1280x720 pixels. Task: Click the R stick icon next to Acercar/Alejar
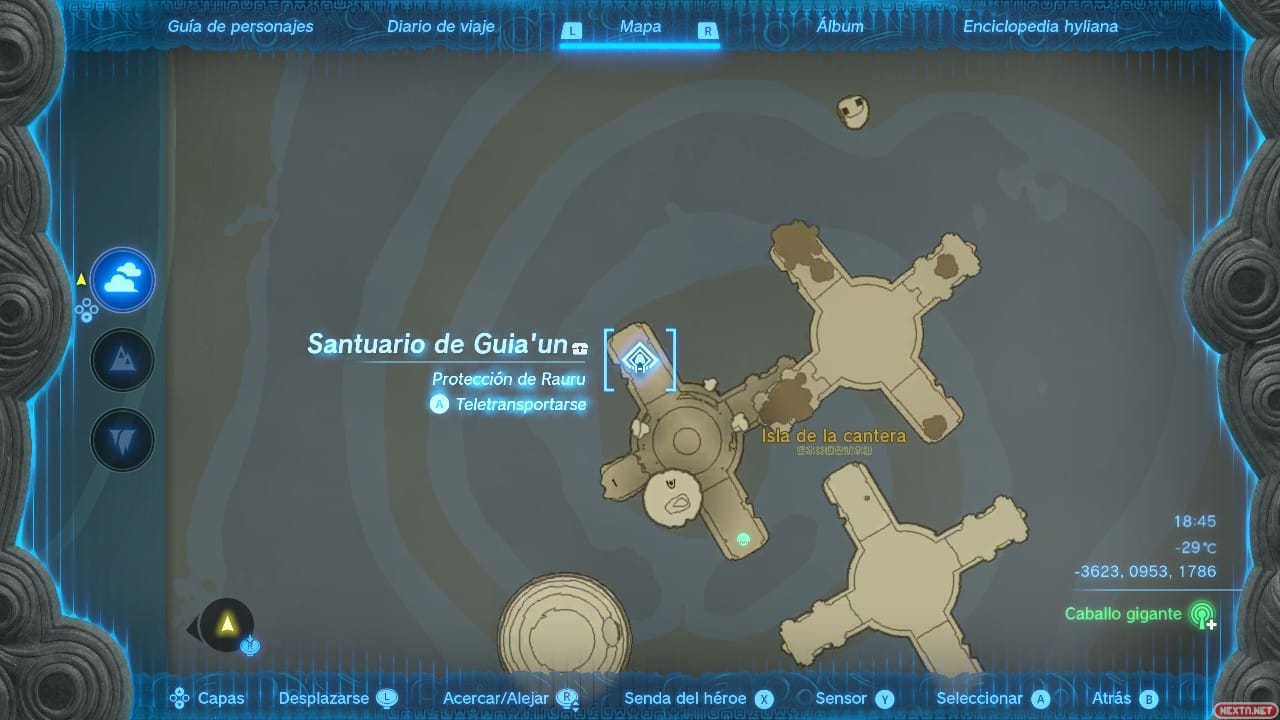click(x=565, y=698)
